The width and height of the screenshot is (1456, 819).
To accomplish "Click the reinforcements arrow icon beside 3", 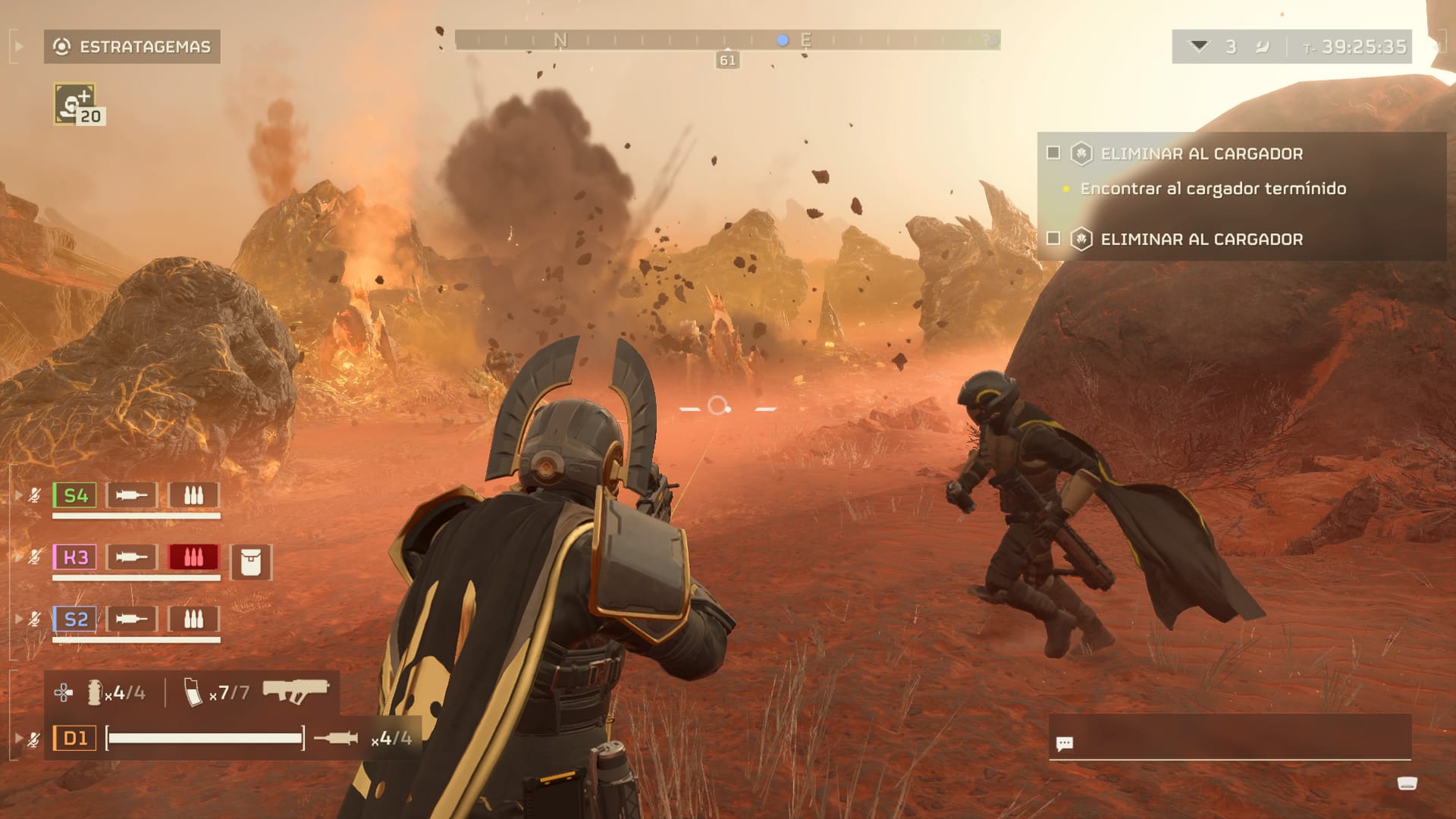I will click(x=1199, y=46).
